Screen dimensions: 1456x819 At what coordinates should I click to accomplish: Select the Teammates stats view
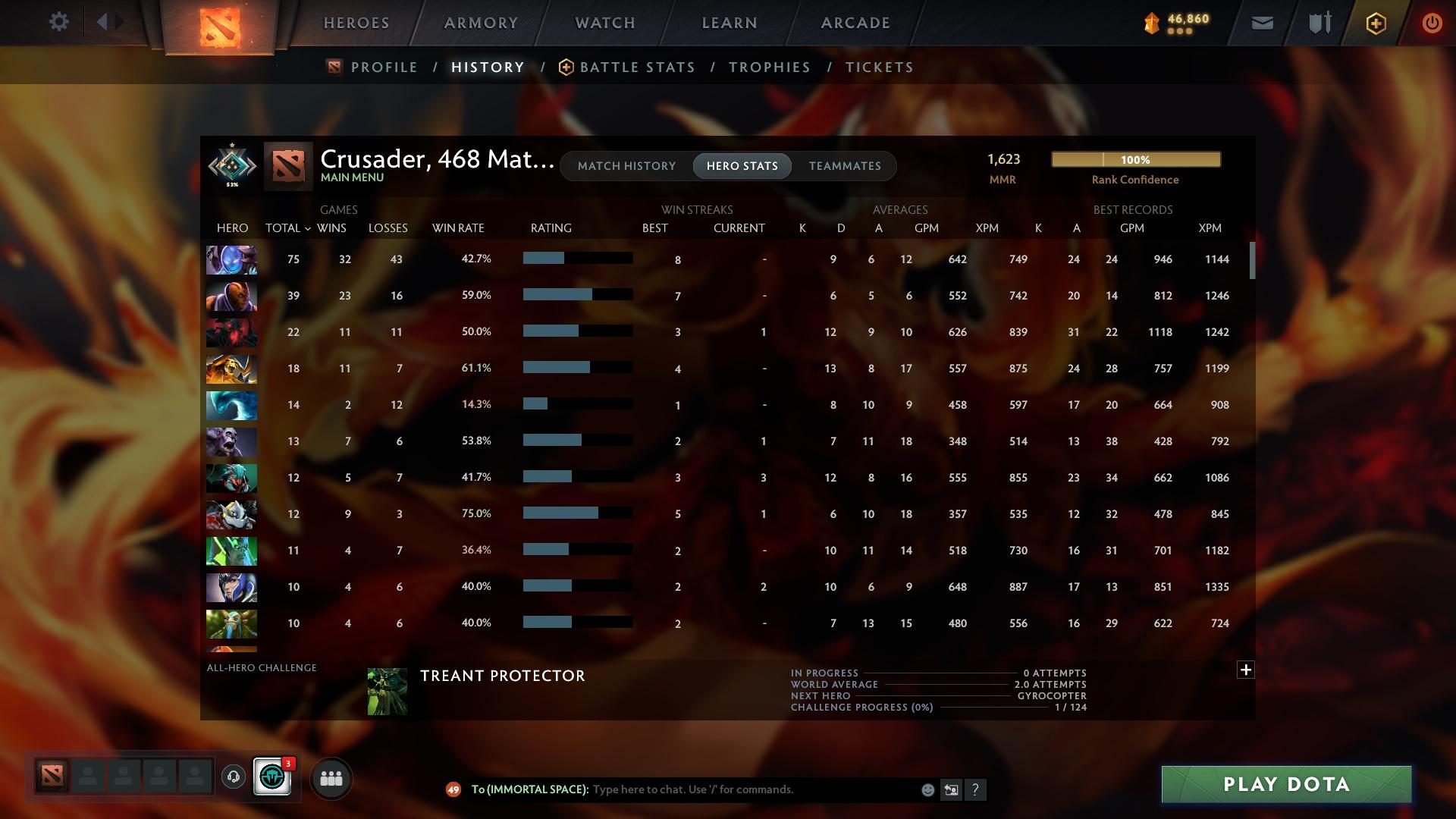tap(845, 165)
